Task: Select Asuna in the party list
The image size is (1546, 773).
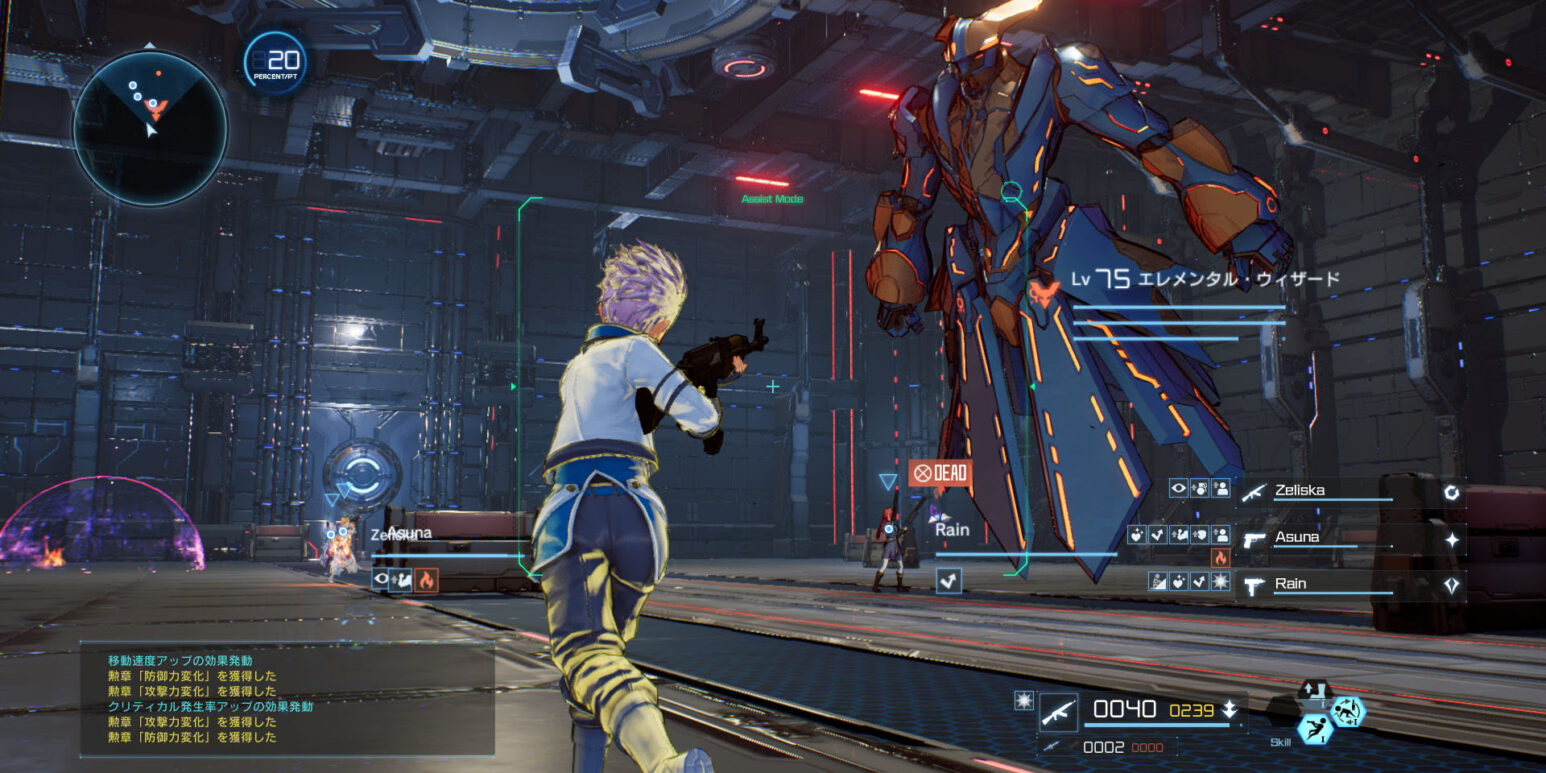Action: coord(1297,537)
